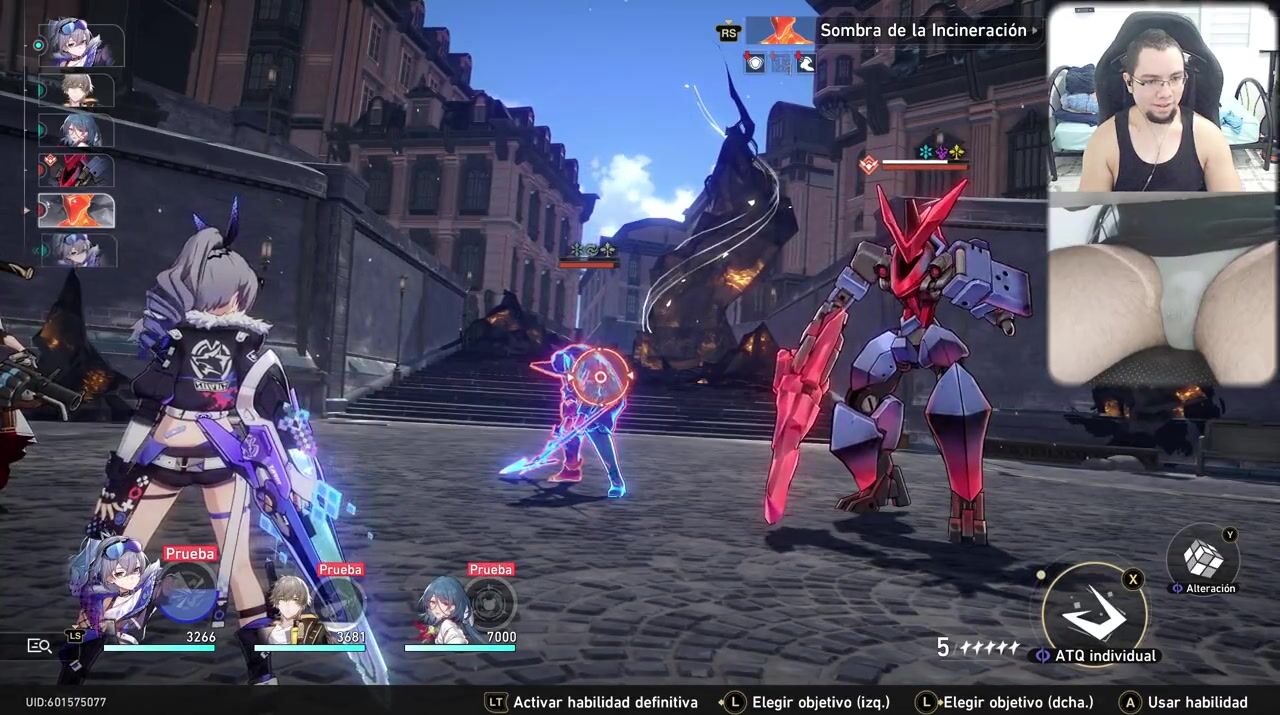Choose the blue-haired character in the turn order
1280x715 pixels.
[x=76, y=130]
